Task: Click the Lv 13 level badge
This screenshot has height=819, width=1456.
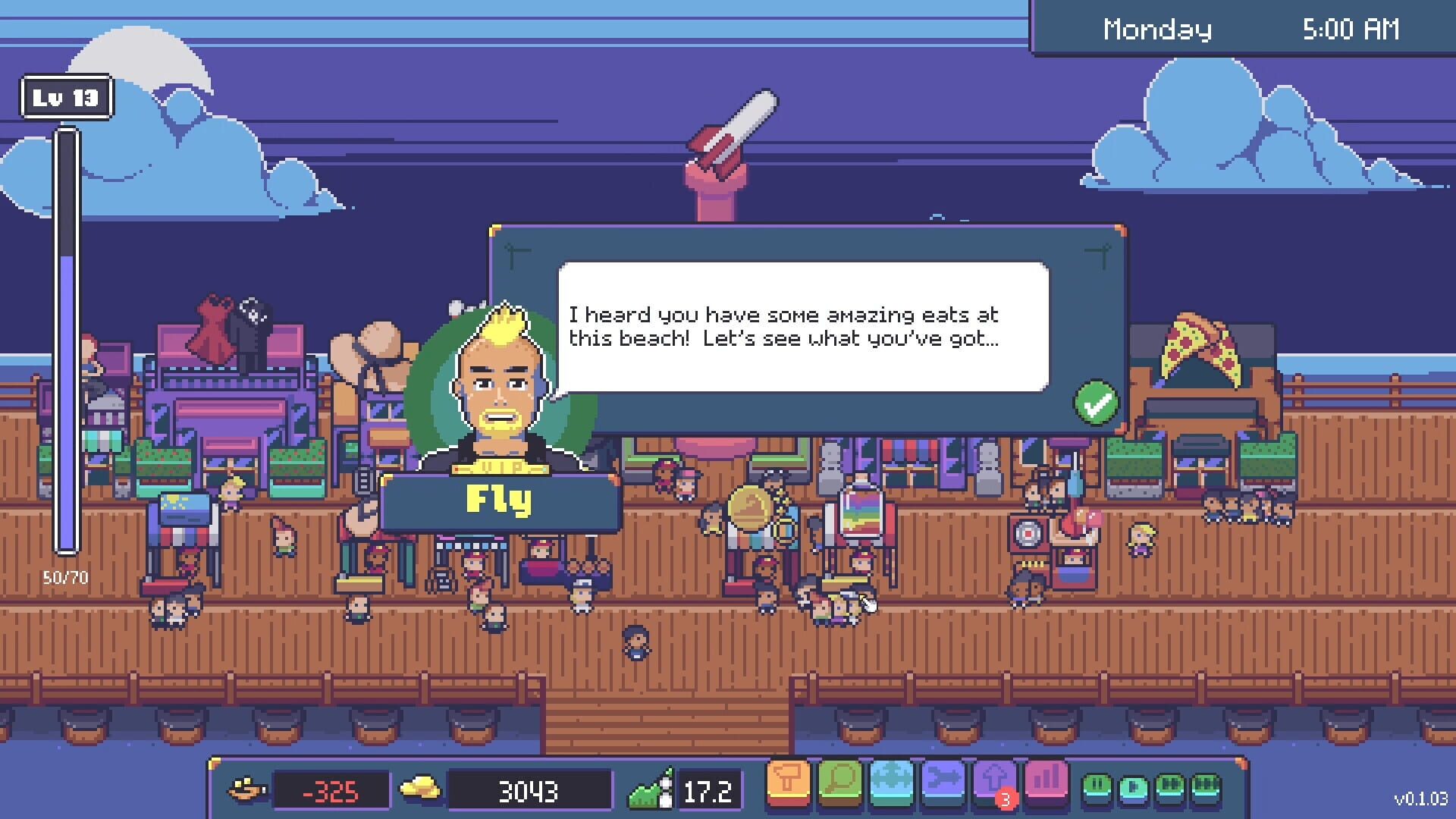Action: click(66, 96)
